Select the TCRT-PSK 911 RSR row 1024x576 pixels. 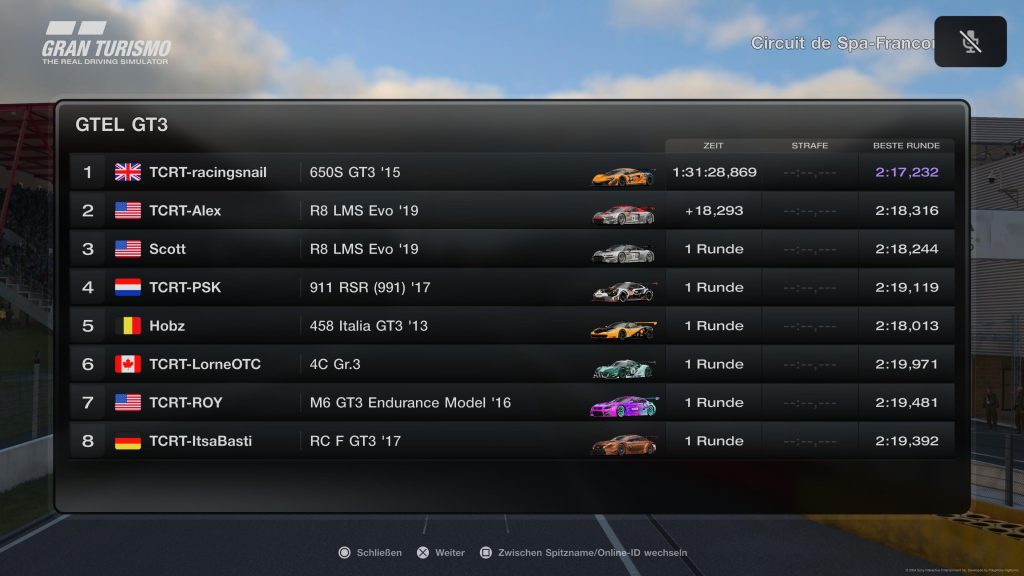pyautogui.click(x=510, y=288)
